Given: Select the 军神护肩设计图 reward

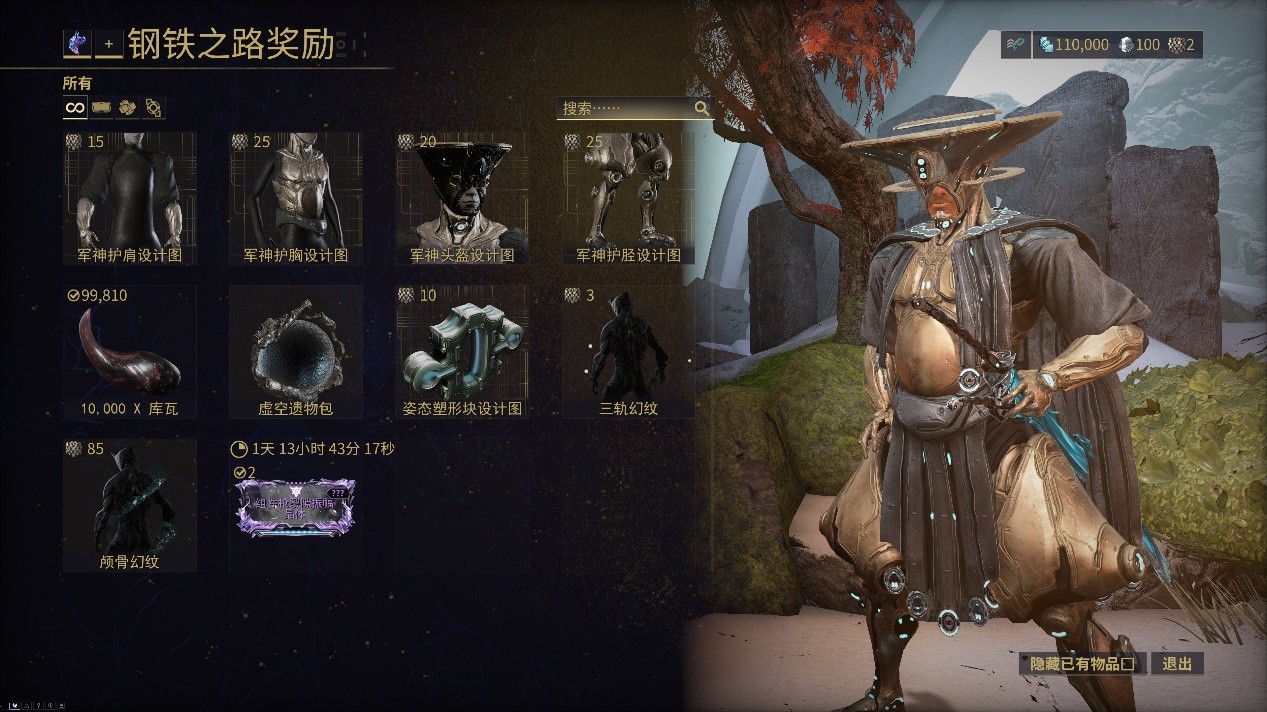Looking at the screenshot, I should click(x=130, y=198).
